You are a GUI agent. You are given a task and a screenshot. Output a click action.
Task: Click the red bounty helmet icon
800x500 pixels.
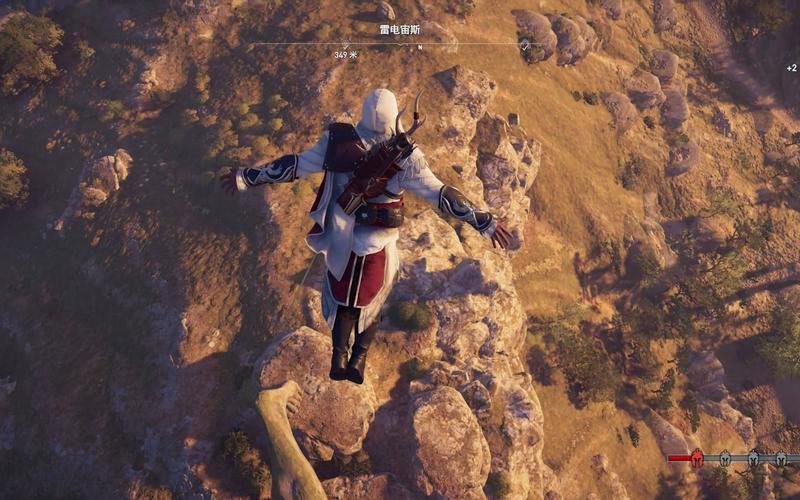(x=698, y=458)
